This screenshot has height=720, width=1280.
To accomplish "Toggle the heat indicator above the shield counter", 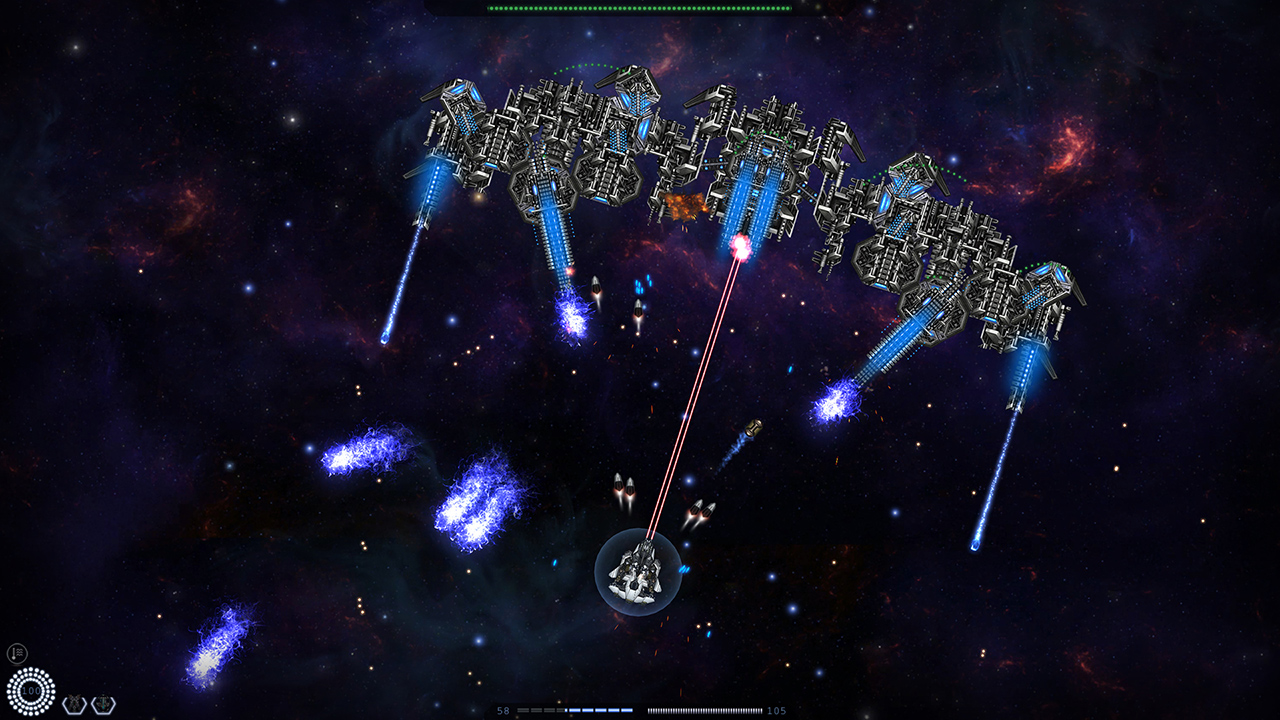I will click(17, 653).
